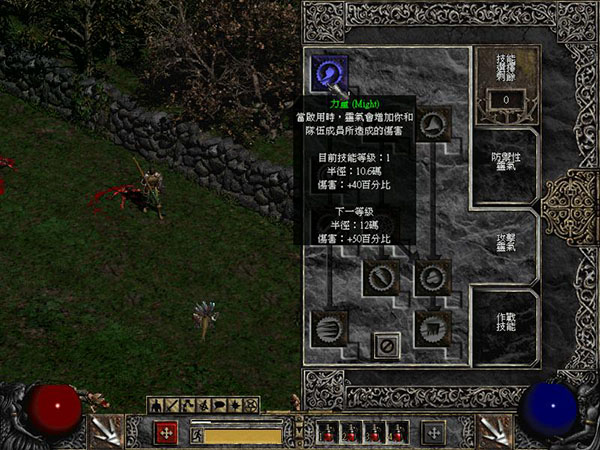Choose the striped-circle aura in the bottom-left of the tree

[x=328, y=326]
